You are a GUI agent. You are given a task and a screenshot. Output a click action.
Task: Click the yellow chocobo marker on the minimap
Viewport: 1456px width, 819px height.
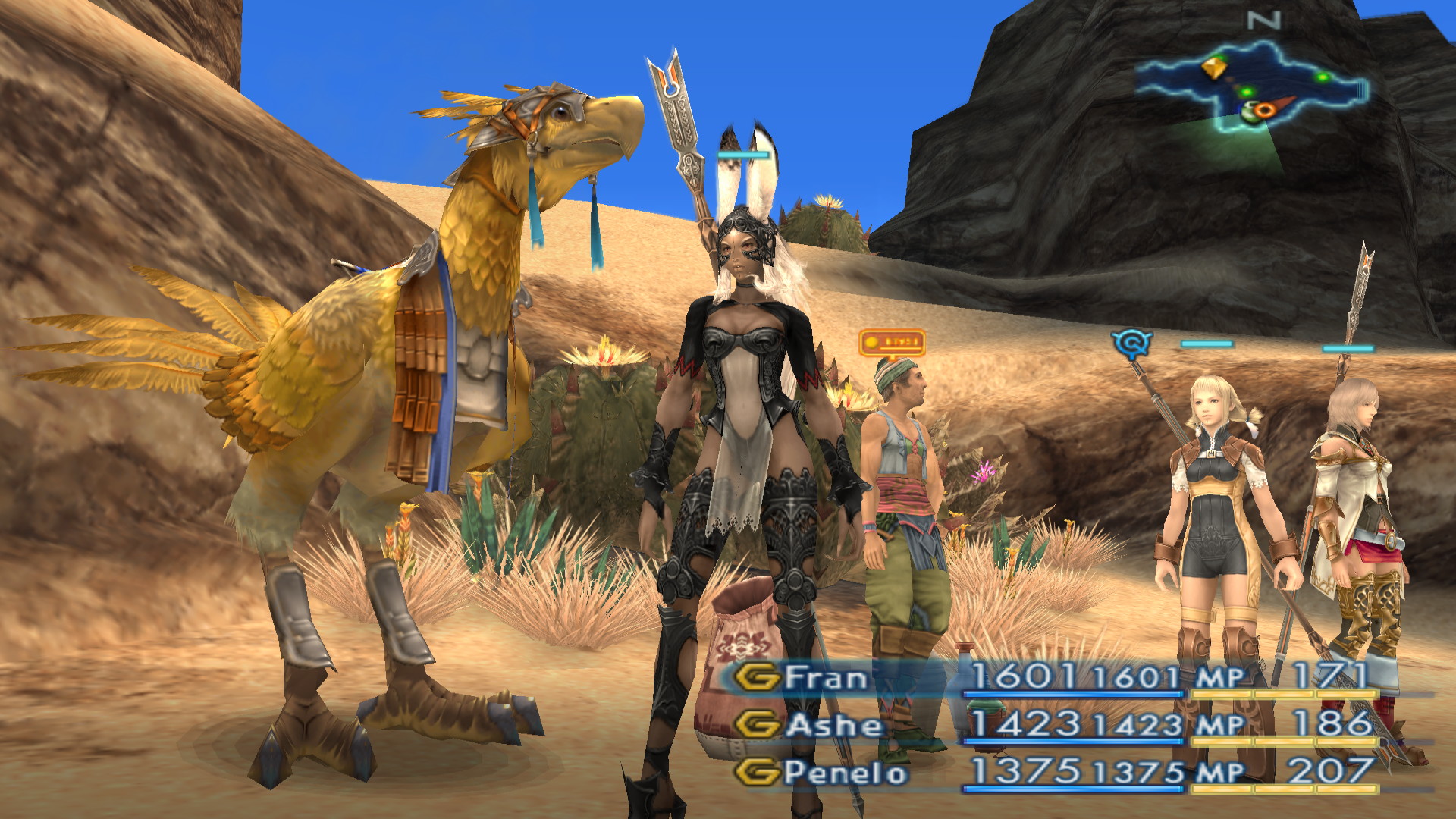[x=1214, y=68]
